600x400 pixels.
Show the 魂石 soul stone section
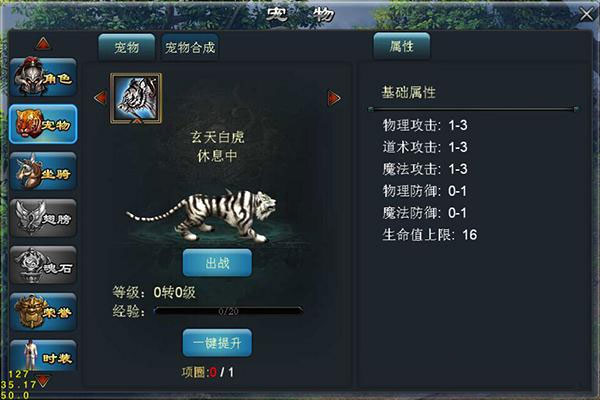[x=43, y=264]
